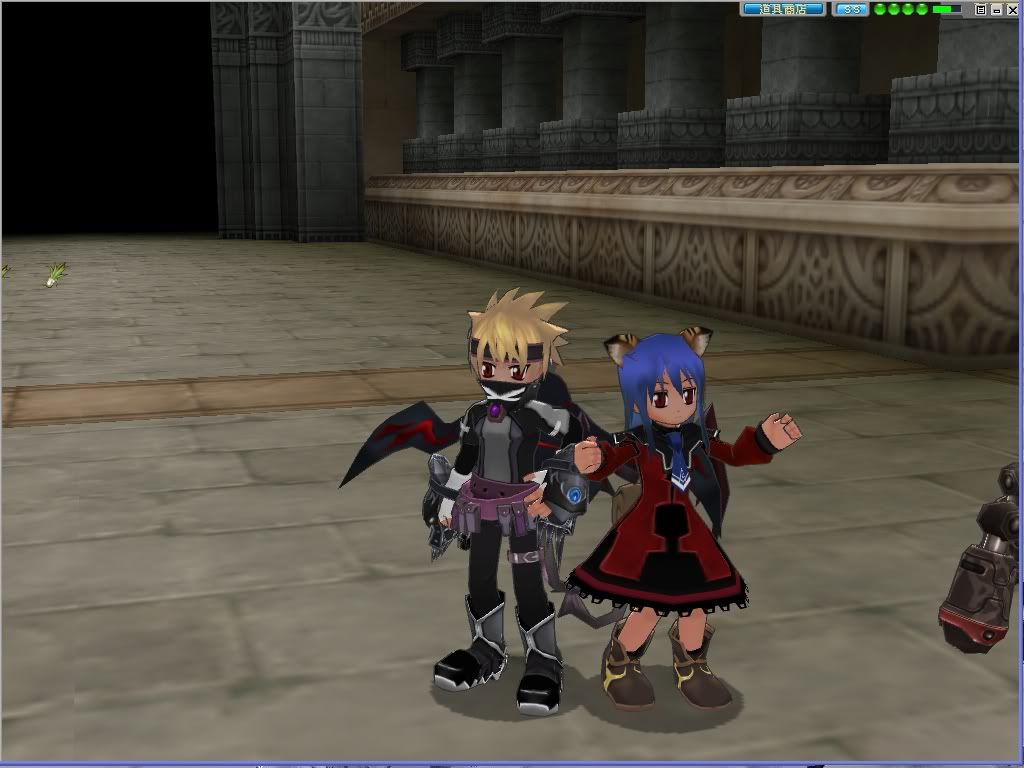Click the SS screenshot button
This screenshot has width=1024, height=768.
(x=851, y=9)
